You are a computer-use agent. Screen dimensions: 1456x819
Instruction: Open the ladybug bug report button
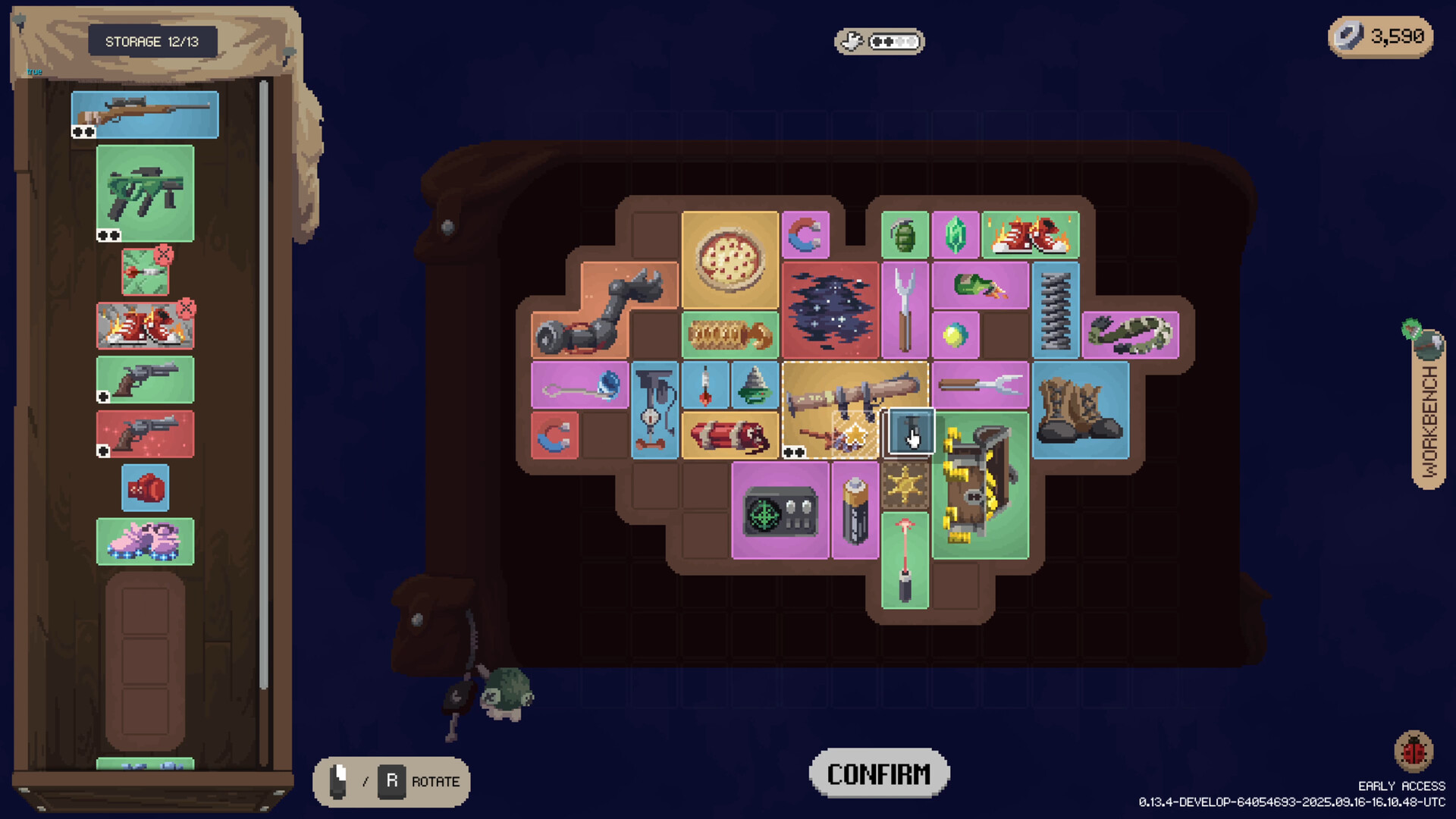1414,751
